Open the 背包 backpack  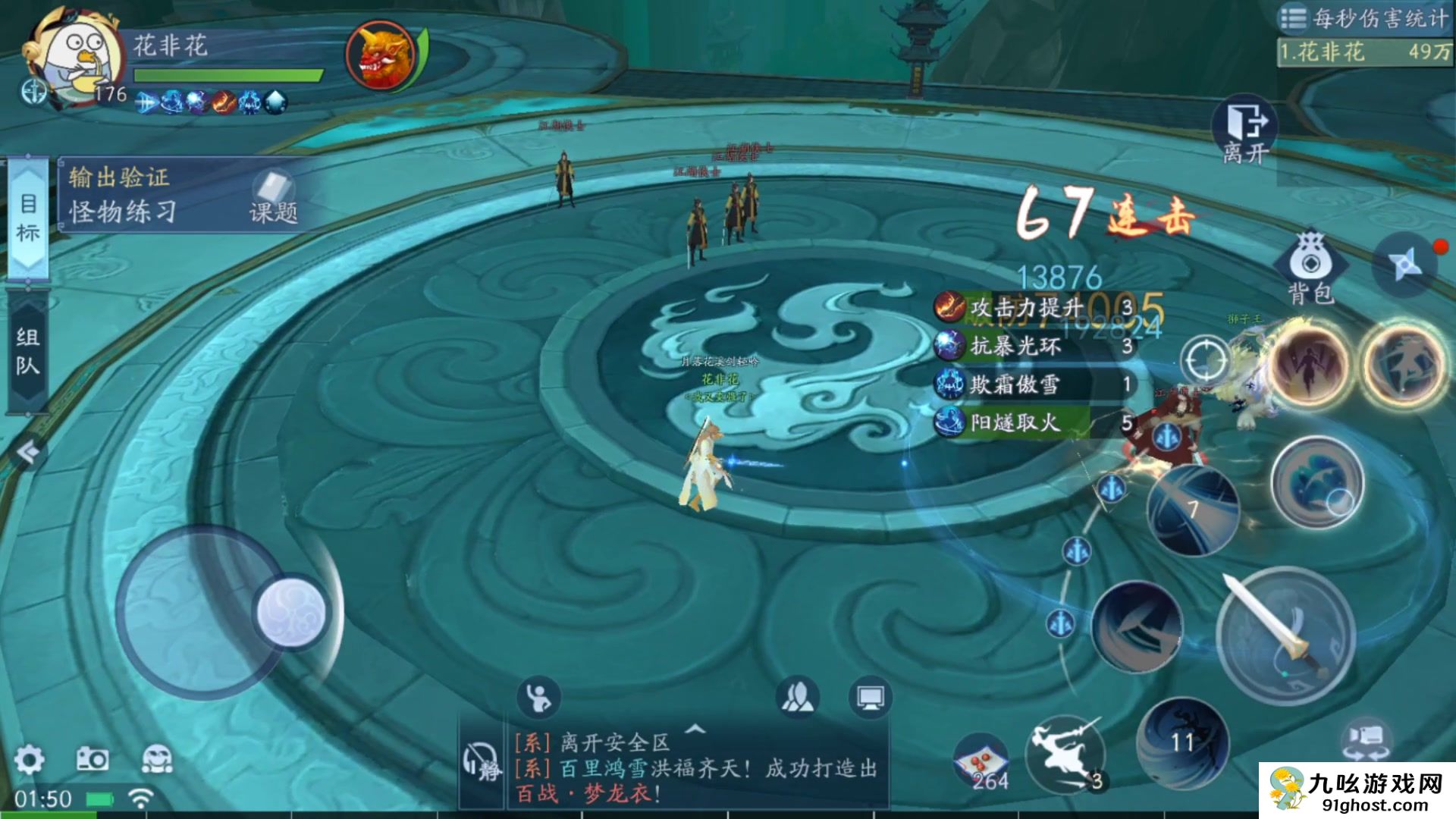click(1310, 267)
